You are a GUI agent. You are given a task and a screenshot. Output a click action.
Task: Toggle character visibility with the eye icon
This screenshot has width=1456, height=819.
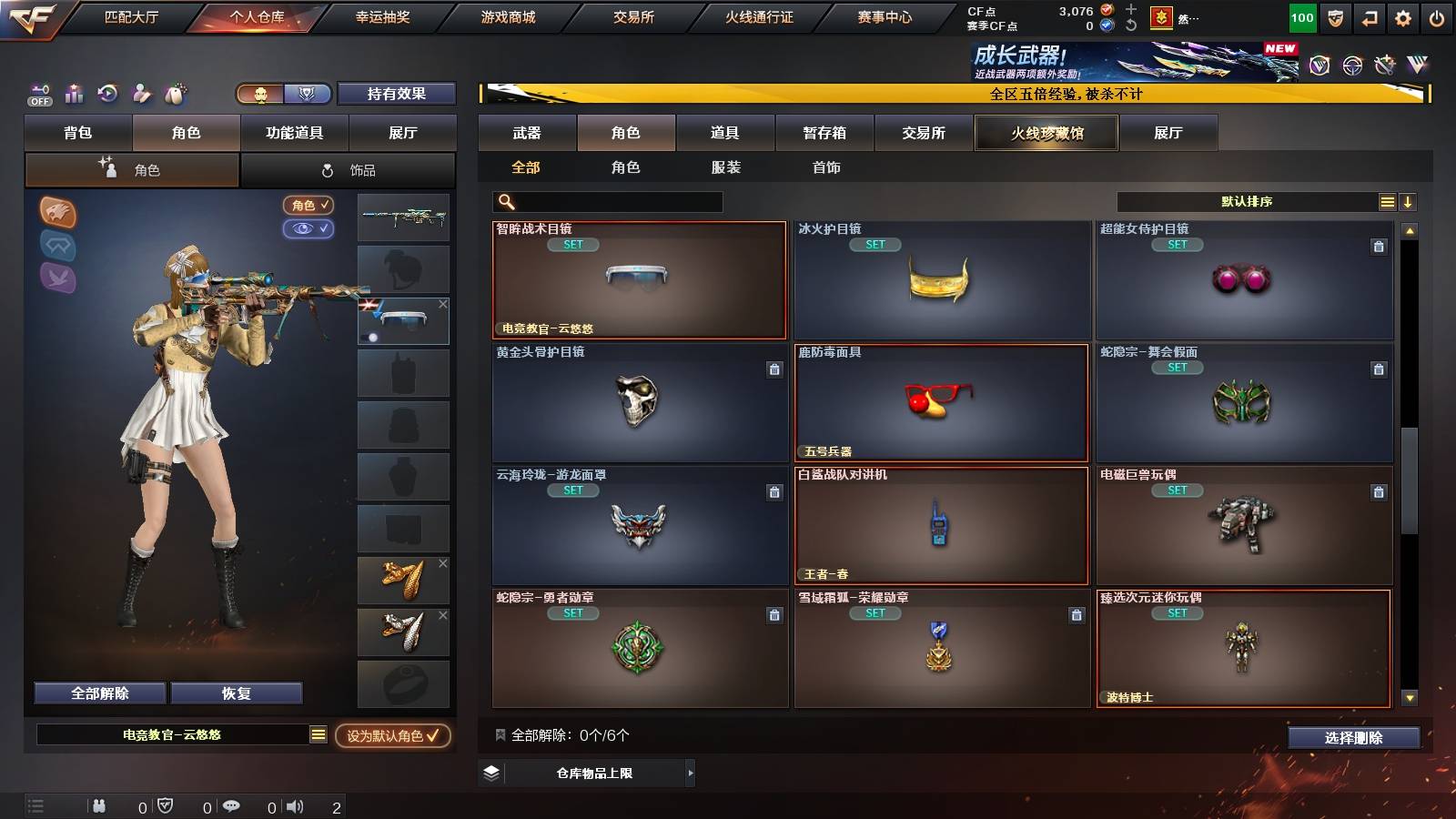click(x=309, y=229)
